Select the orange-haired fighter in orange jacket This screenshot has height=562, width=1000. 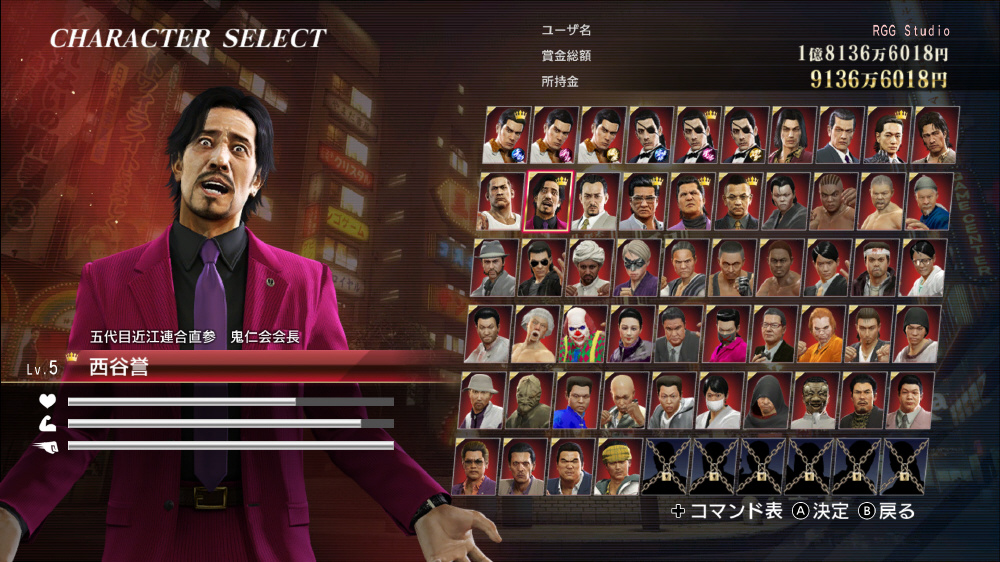pyautogui.click(x=820, y=333)
